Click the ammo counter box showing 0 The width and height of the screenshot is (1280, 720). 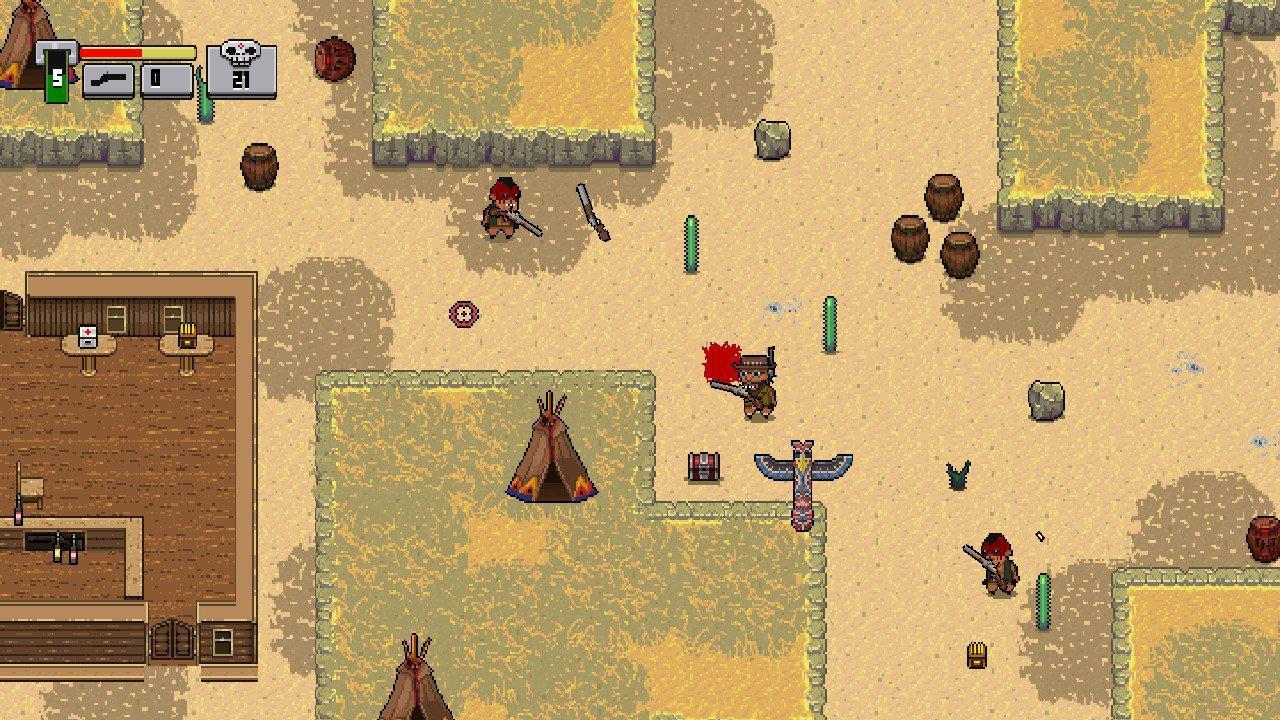pyautogui.click(x=168, y=78)
